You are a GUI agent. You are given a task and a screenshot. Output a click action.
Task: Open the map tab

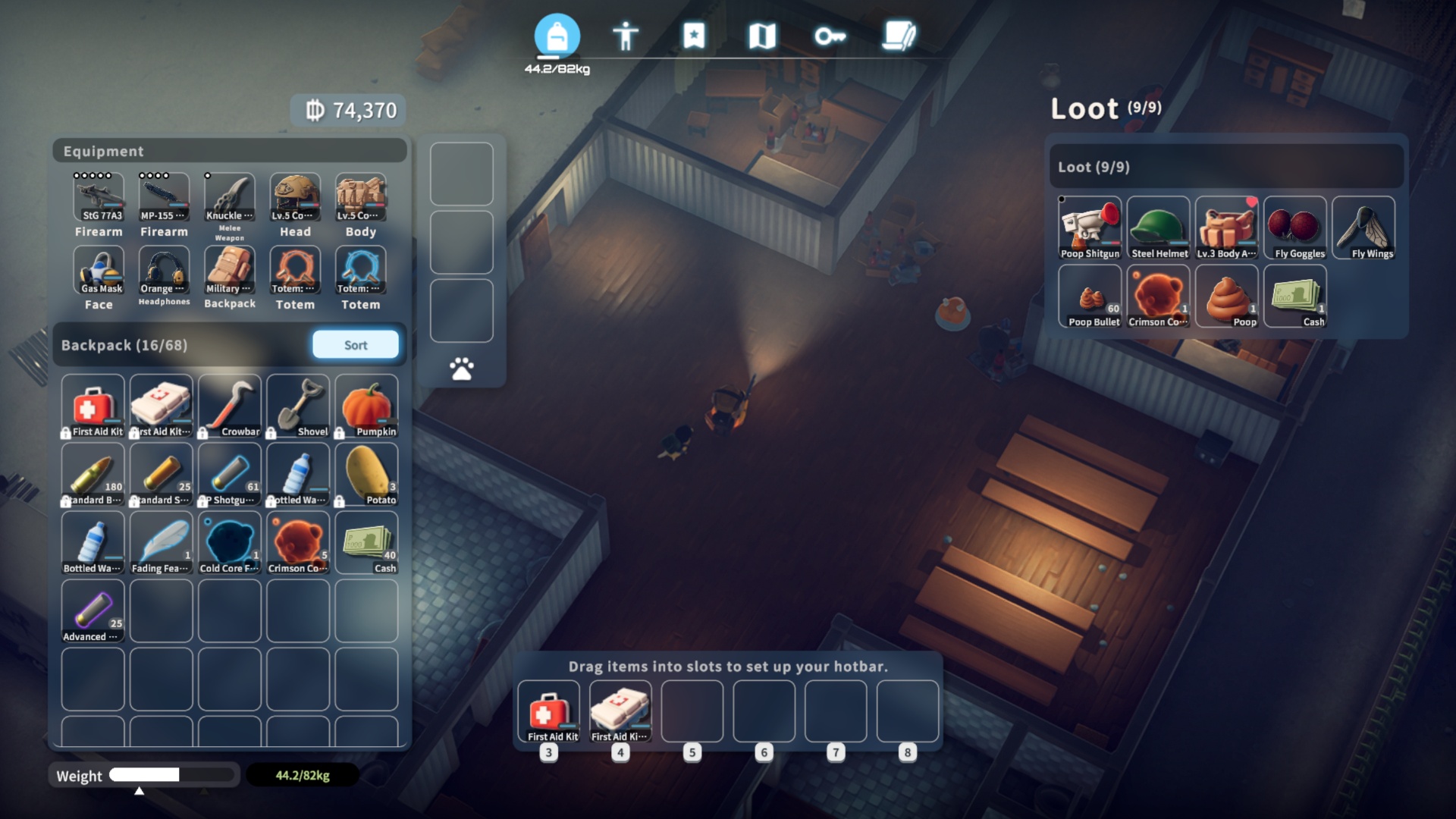762,36
